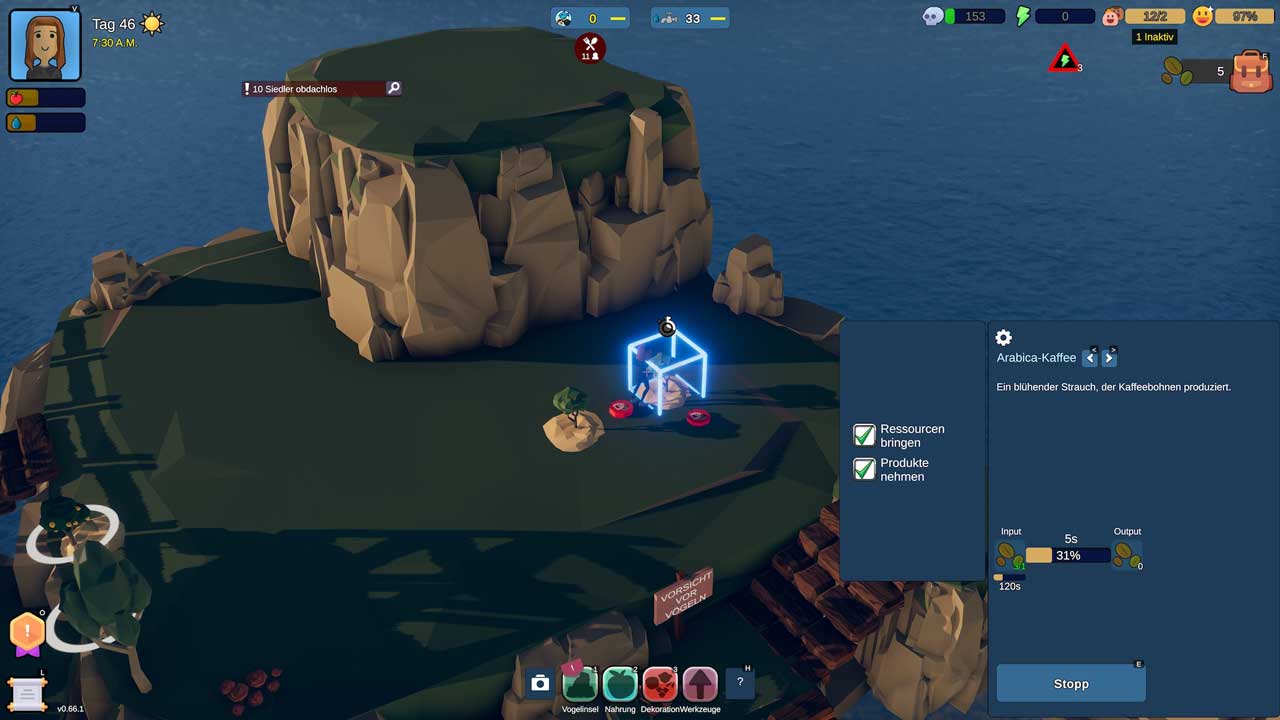Activate the camera photo mode button
Image resolution: width=1280 pixels, height=720 pixels.
point(540,683)
